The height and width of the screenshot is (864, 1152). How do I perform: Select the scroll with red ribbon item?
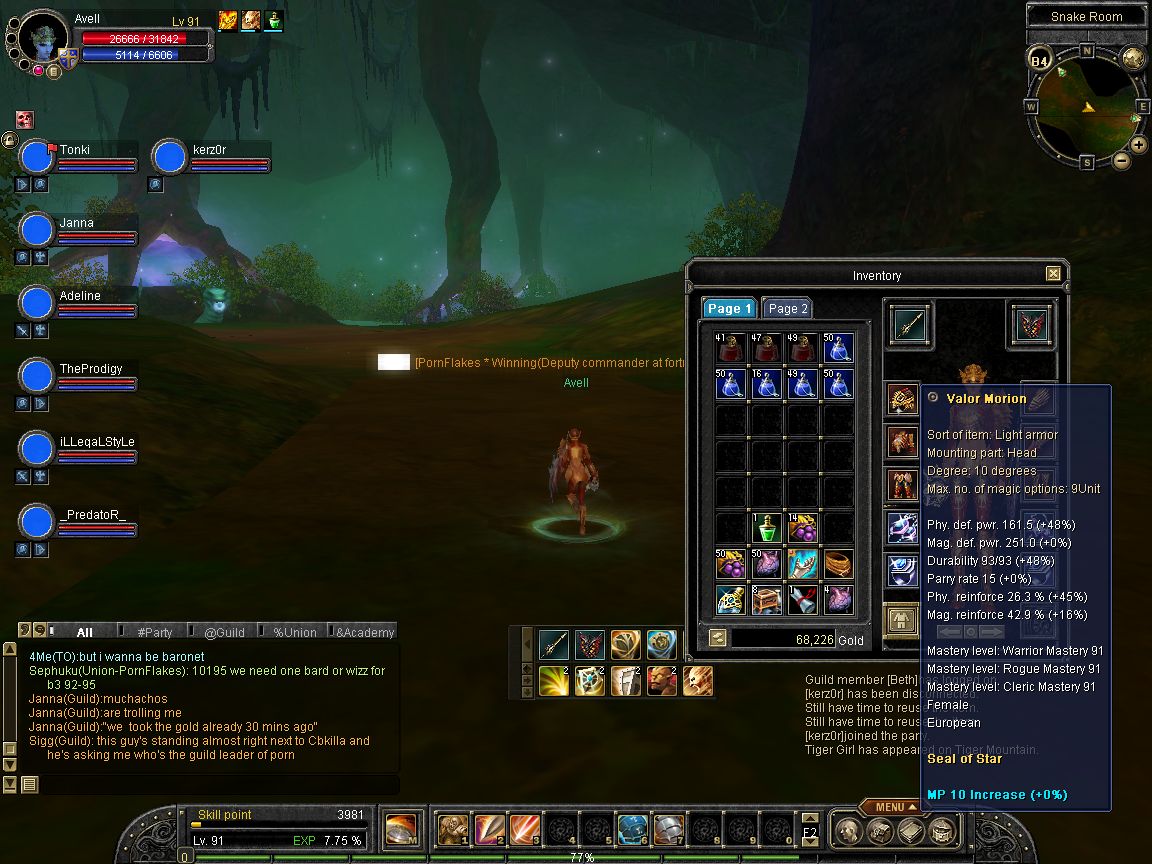pyautogui.click(x=802, y=599)
